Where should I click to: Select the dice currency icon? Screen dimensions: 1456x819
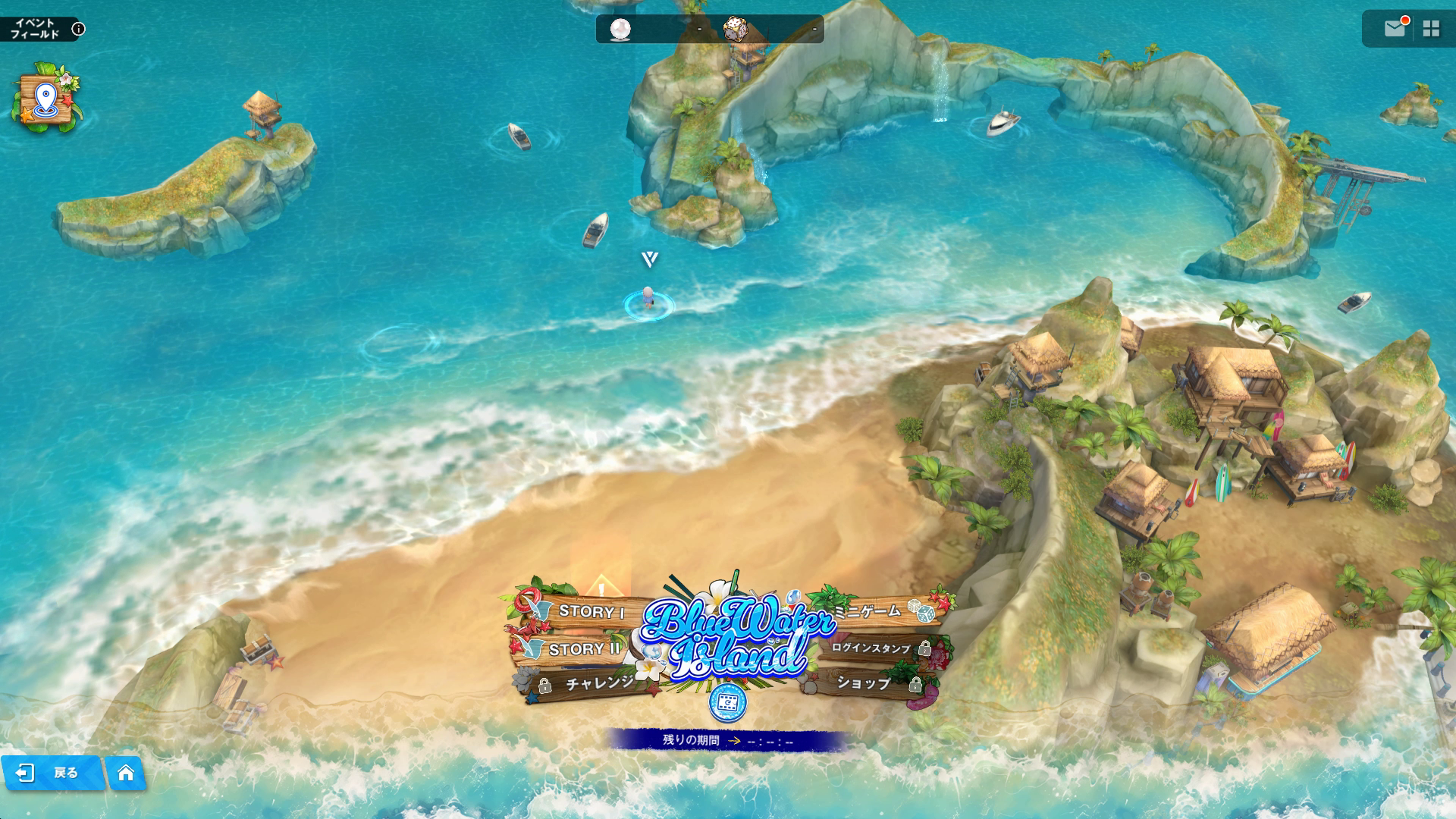pyautogui.click(x=735, y=30)
